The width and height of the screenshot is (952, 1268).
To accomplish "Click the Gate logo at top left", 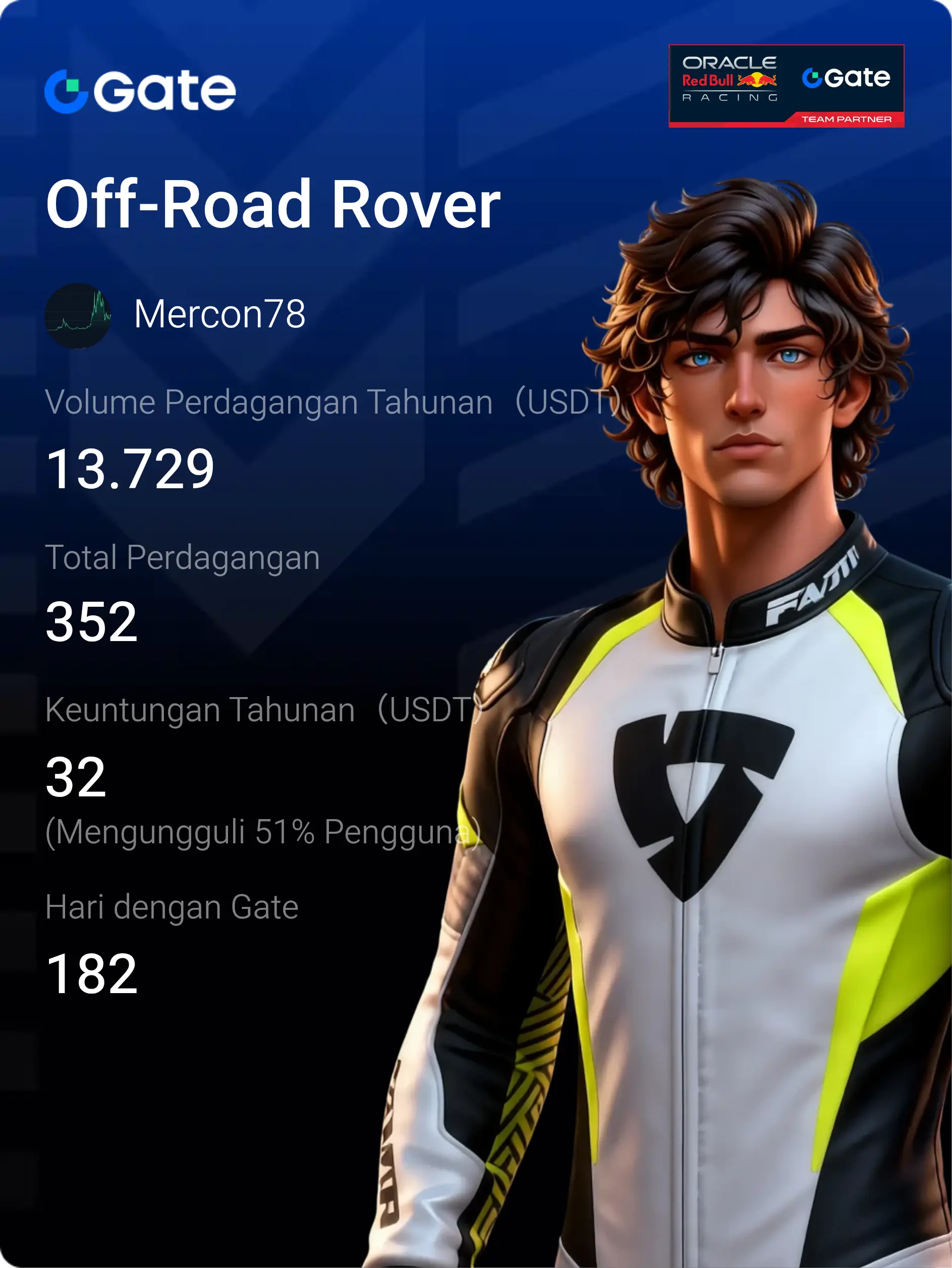I will pos(140,91).
